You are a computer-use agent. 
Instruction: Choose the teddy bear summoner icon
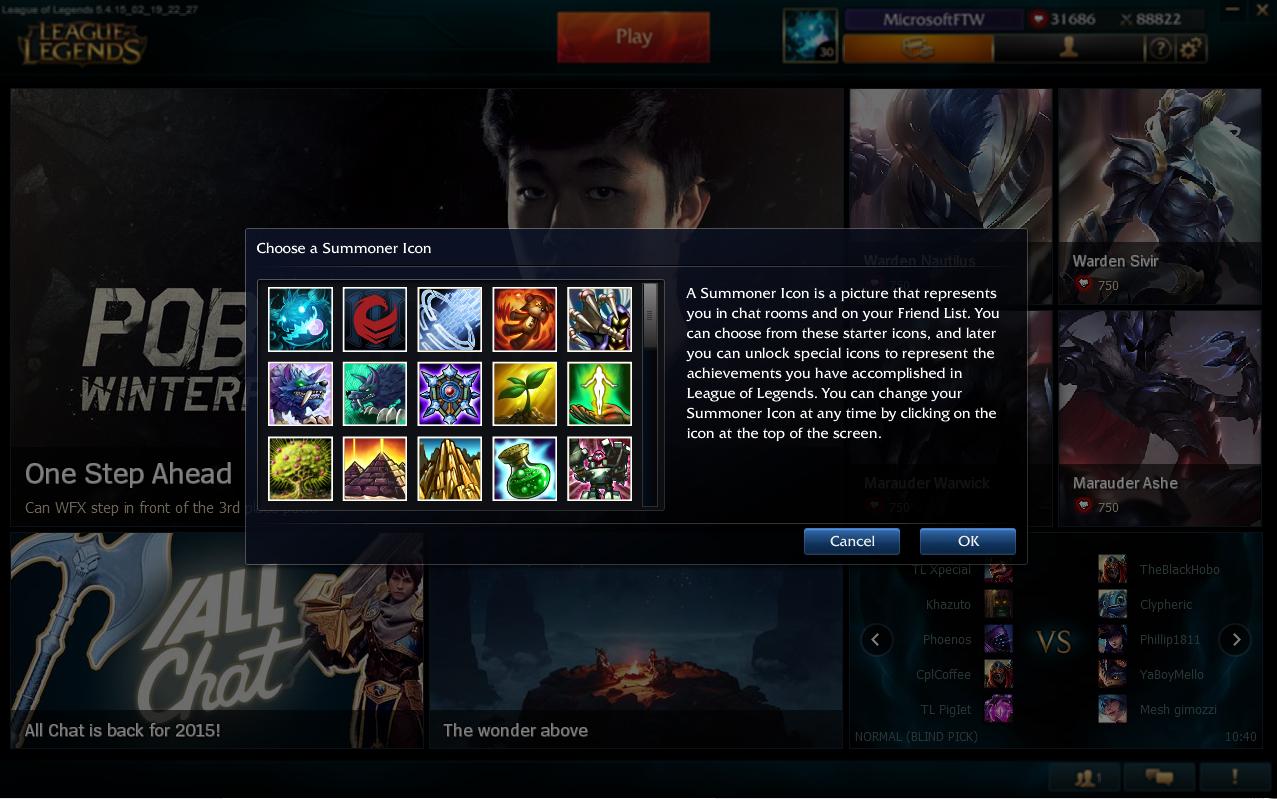point(524,319)
